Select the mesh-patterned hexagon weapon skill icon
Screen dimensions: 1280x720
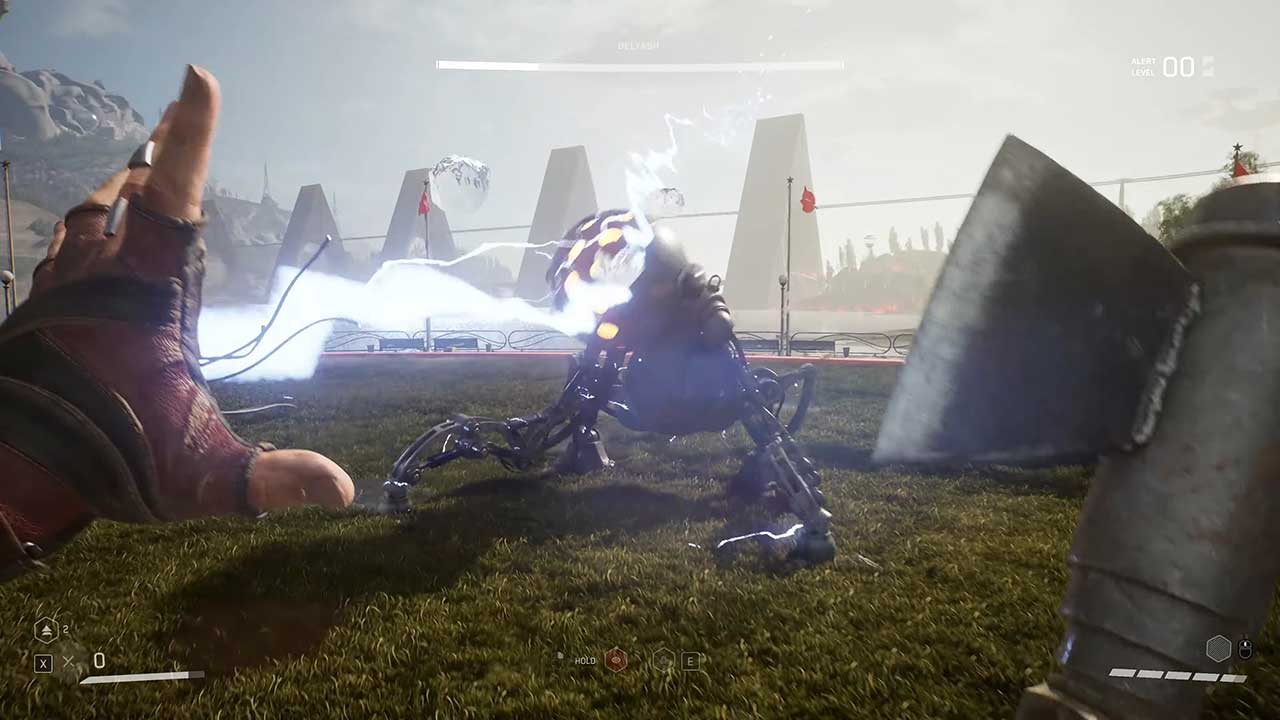pos(1218,649)
